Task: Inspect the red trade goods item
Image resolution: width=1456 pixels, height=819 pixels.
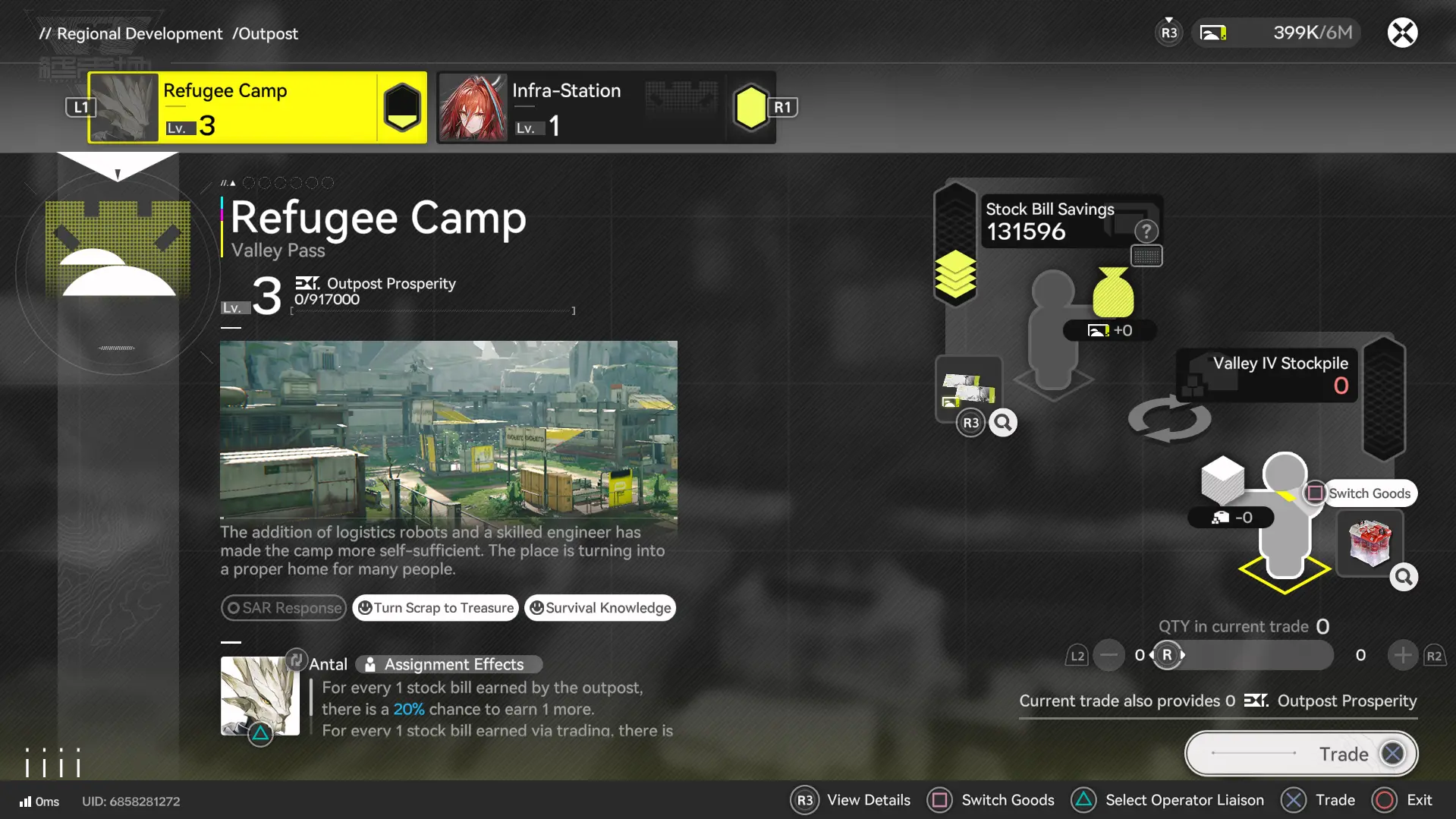Action: 1370,543
